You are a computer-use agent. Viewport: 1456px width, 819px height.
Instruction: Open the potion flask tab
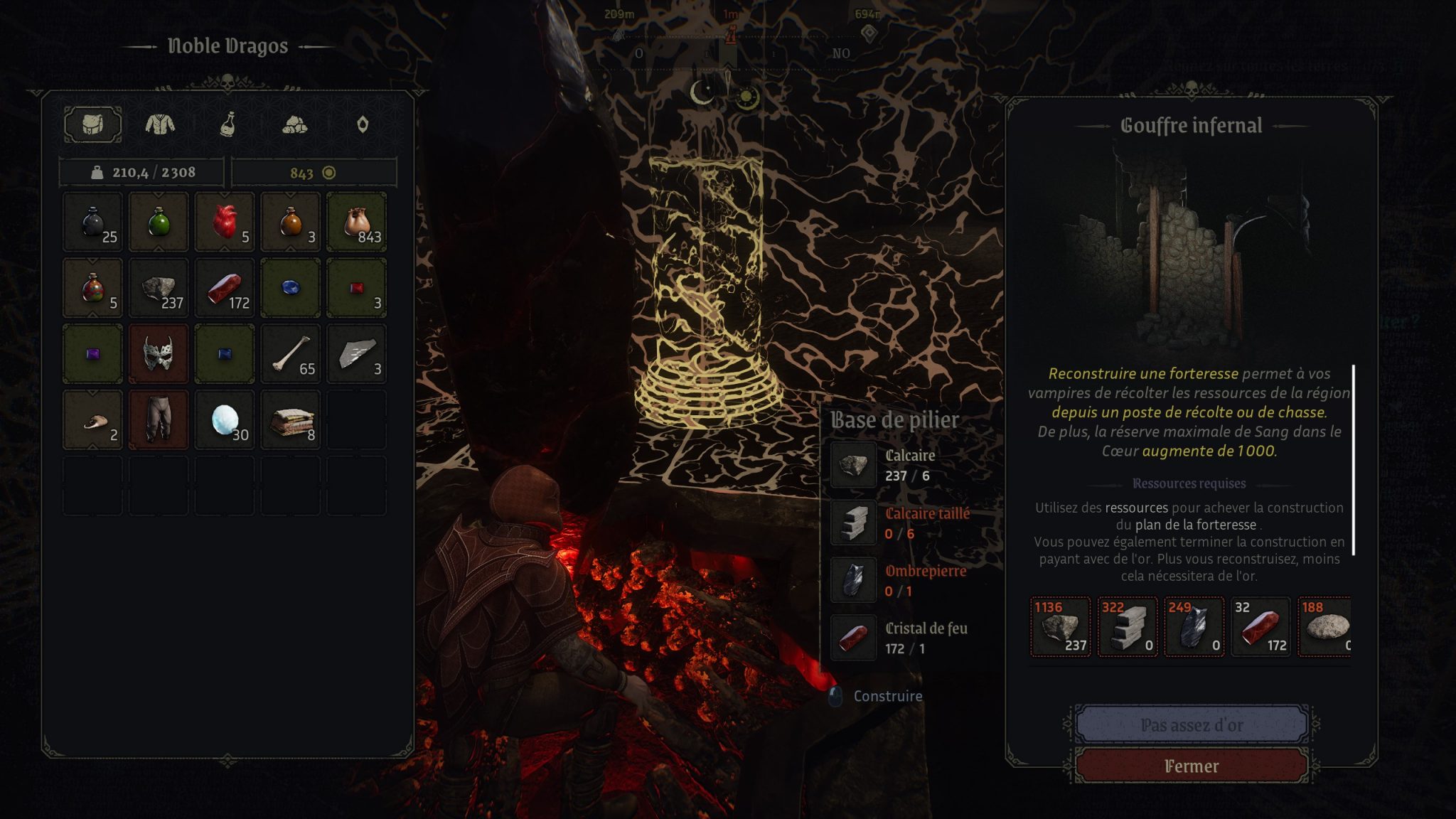tap(227, 125)
